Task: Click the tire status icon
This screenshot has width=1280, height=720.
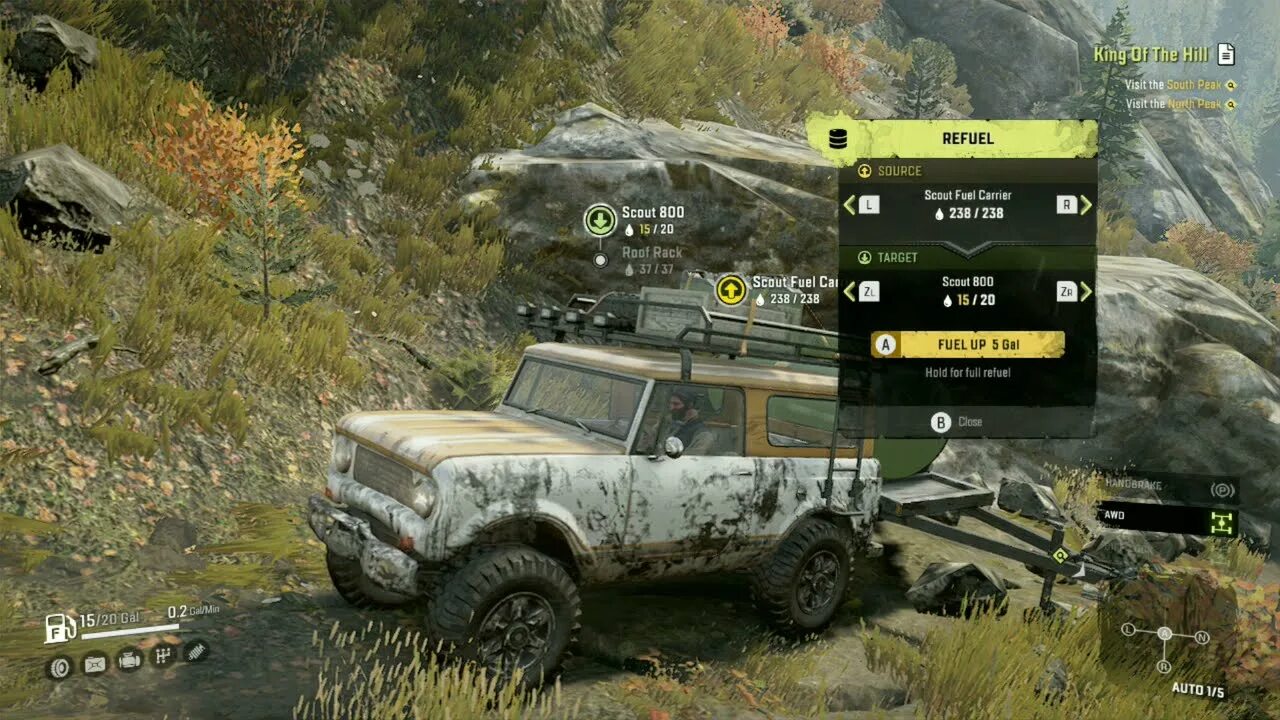Action: [x=59, y=667]
